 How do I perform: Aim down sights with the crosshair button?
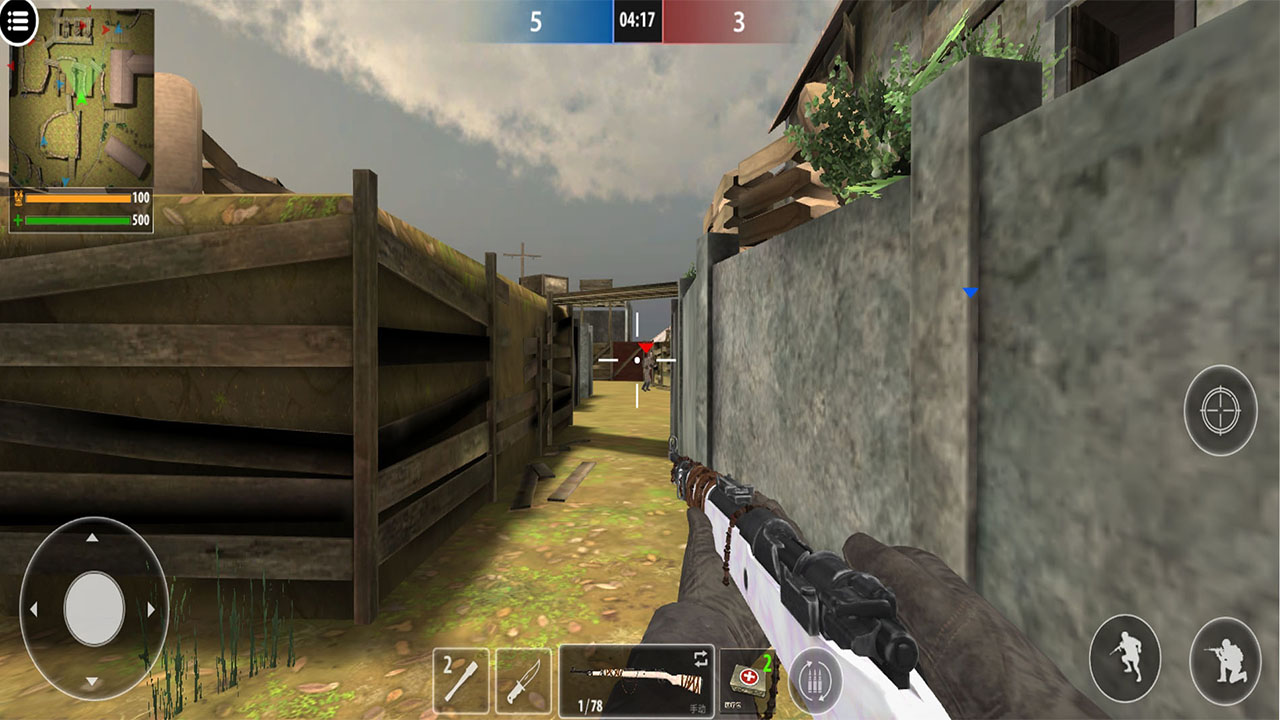tap(1220, 410)
